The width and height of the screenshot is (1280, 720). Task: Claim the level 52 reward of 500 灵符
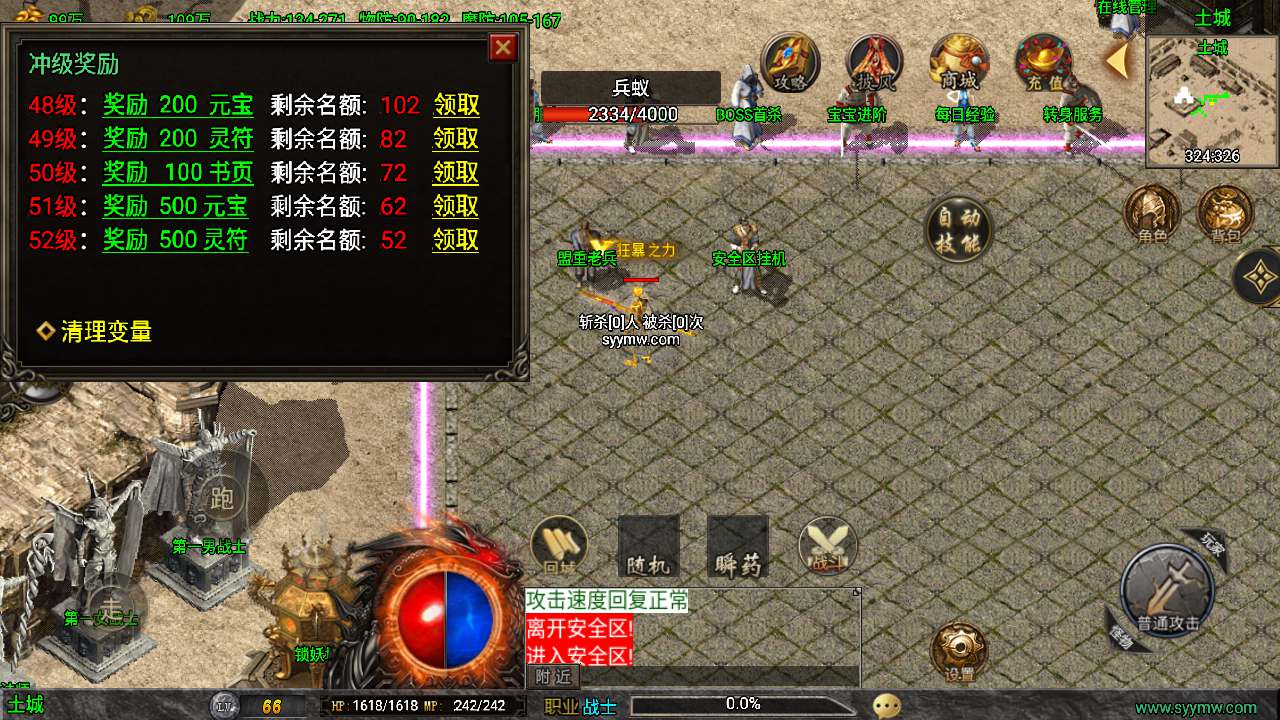pos(455,240)
